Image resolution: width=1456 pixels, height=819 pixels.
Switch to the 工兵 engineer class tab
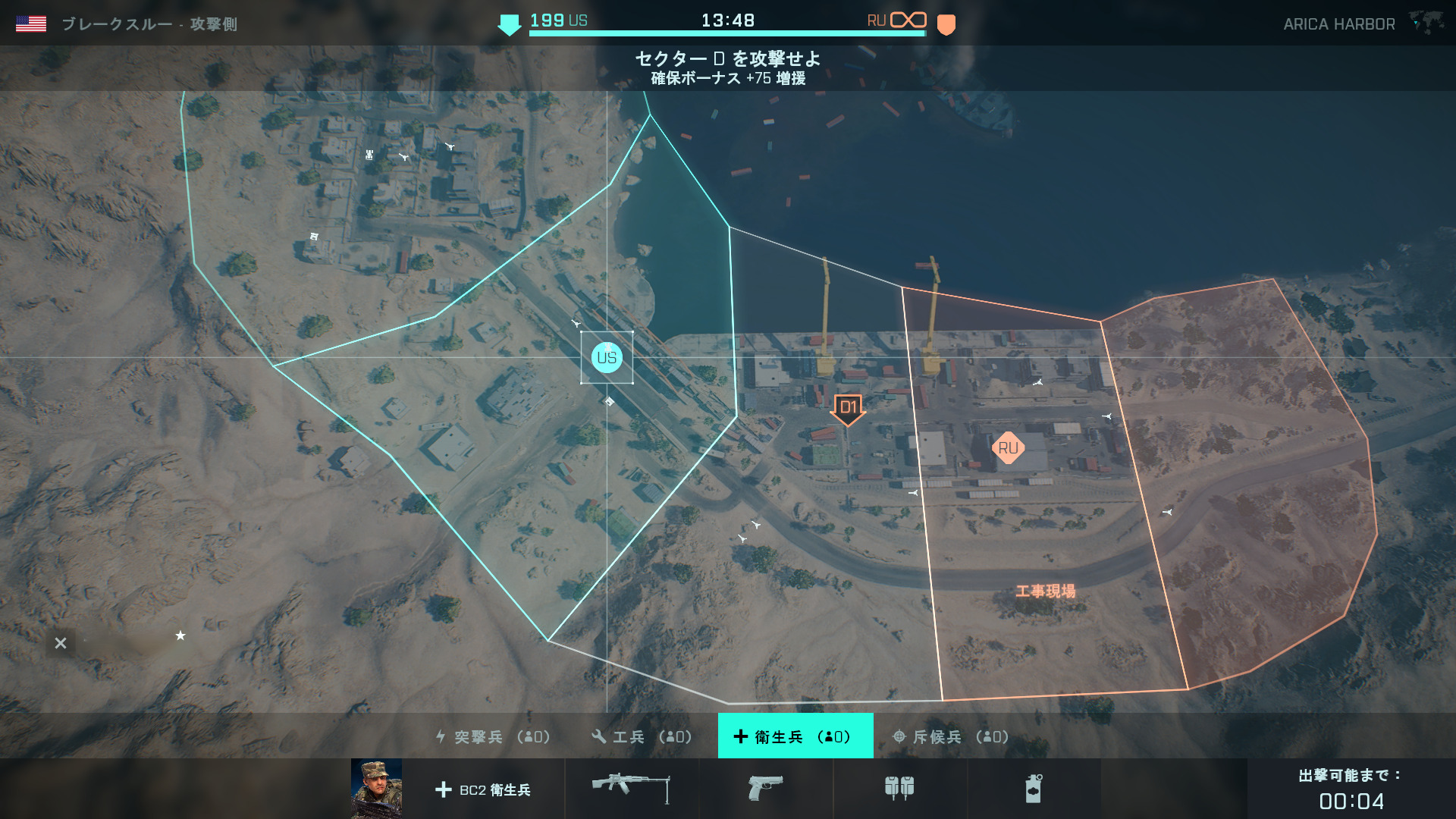pyautogui.click(x=642, y=736)
